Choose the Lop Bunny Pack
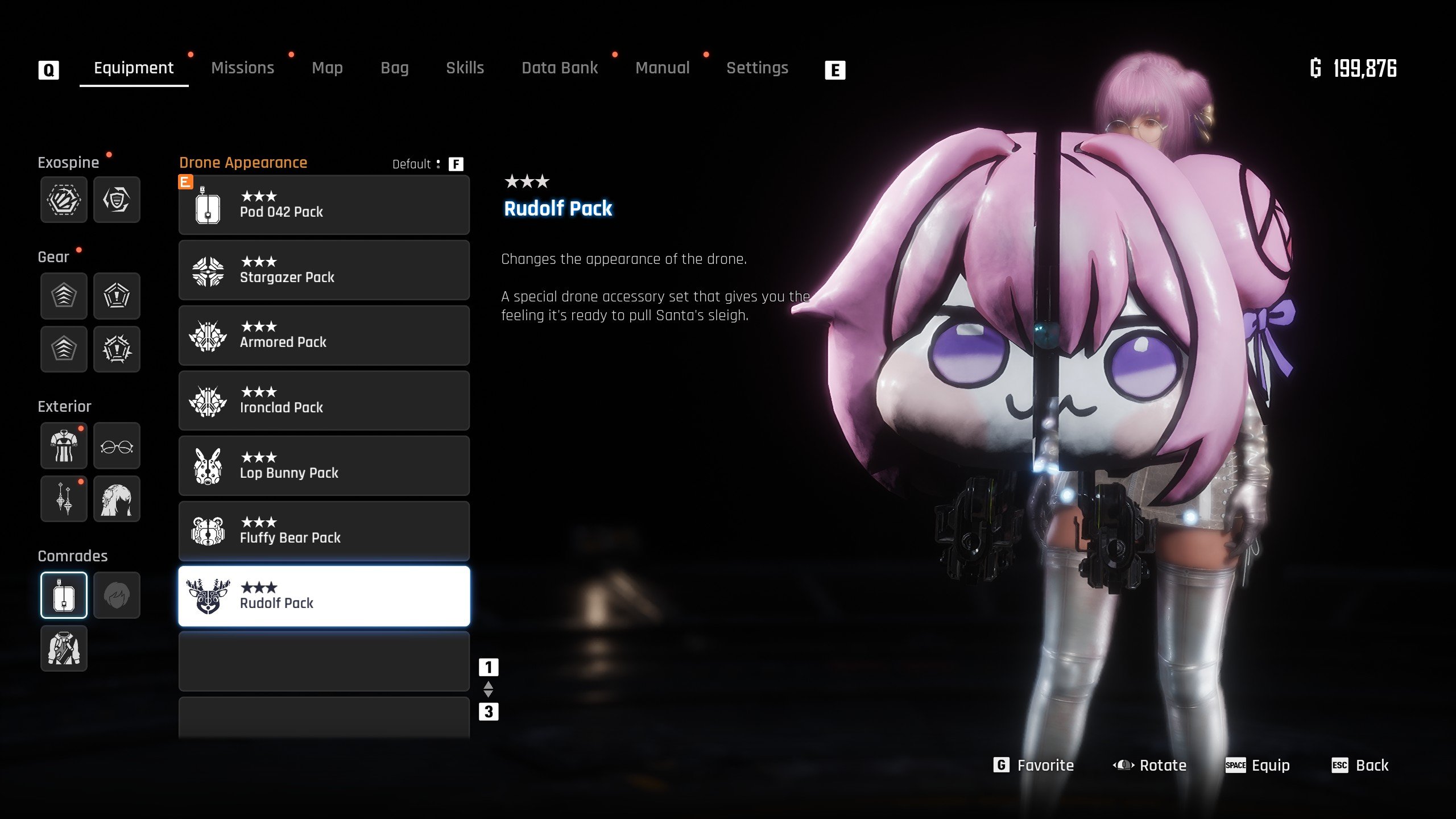 click(324, 466)
